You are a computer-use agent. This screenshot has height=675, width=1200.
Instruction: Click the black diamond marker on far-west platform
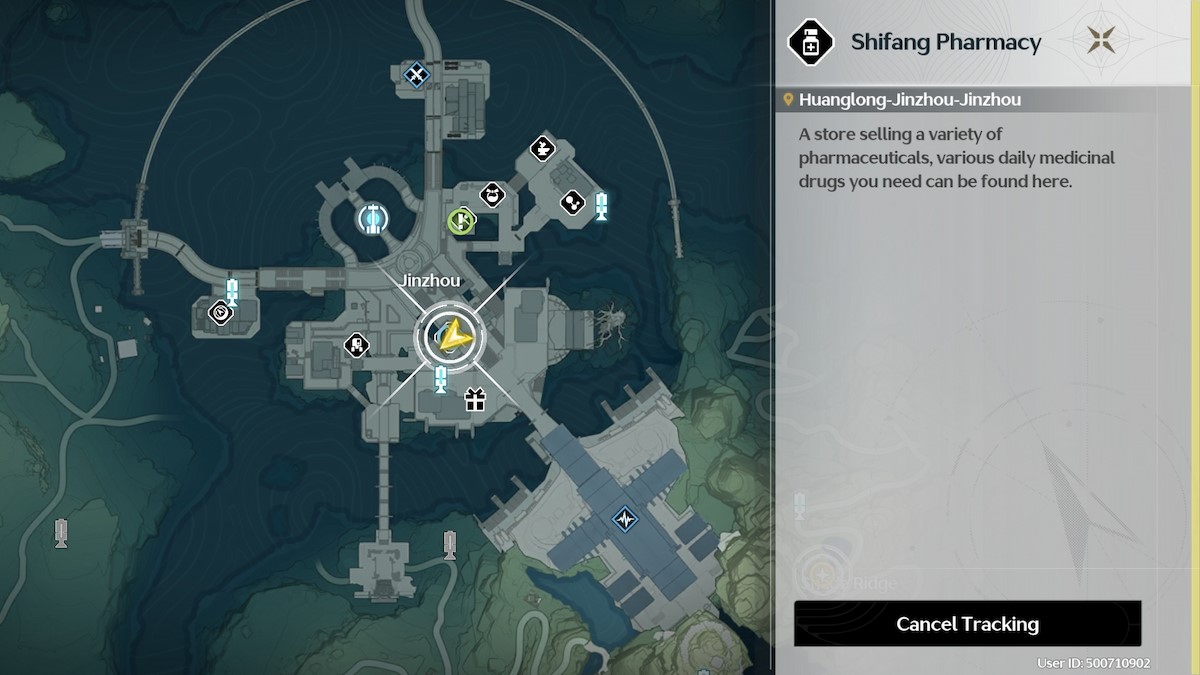220,314
